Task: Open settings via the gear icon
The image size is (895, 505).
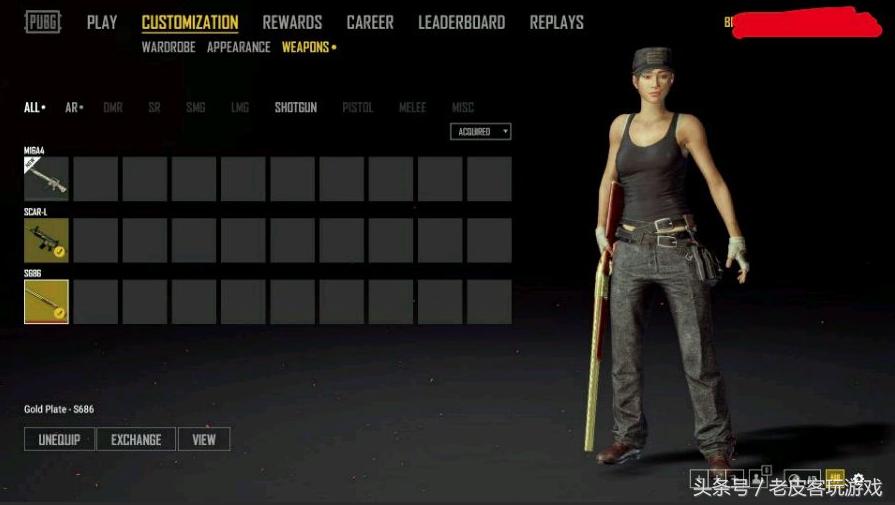Action: [857, 478]
